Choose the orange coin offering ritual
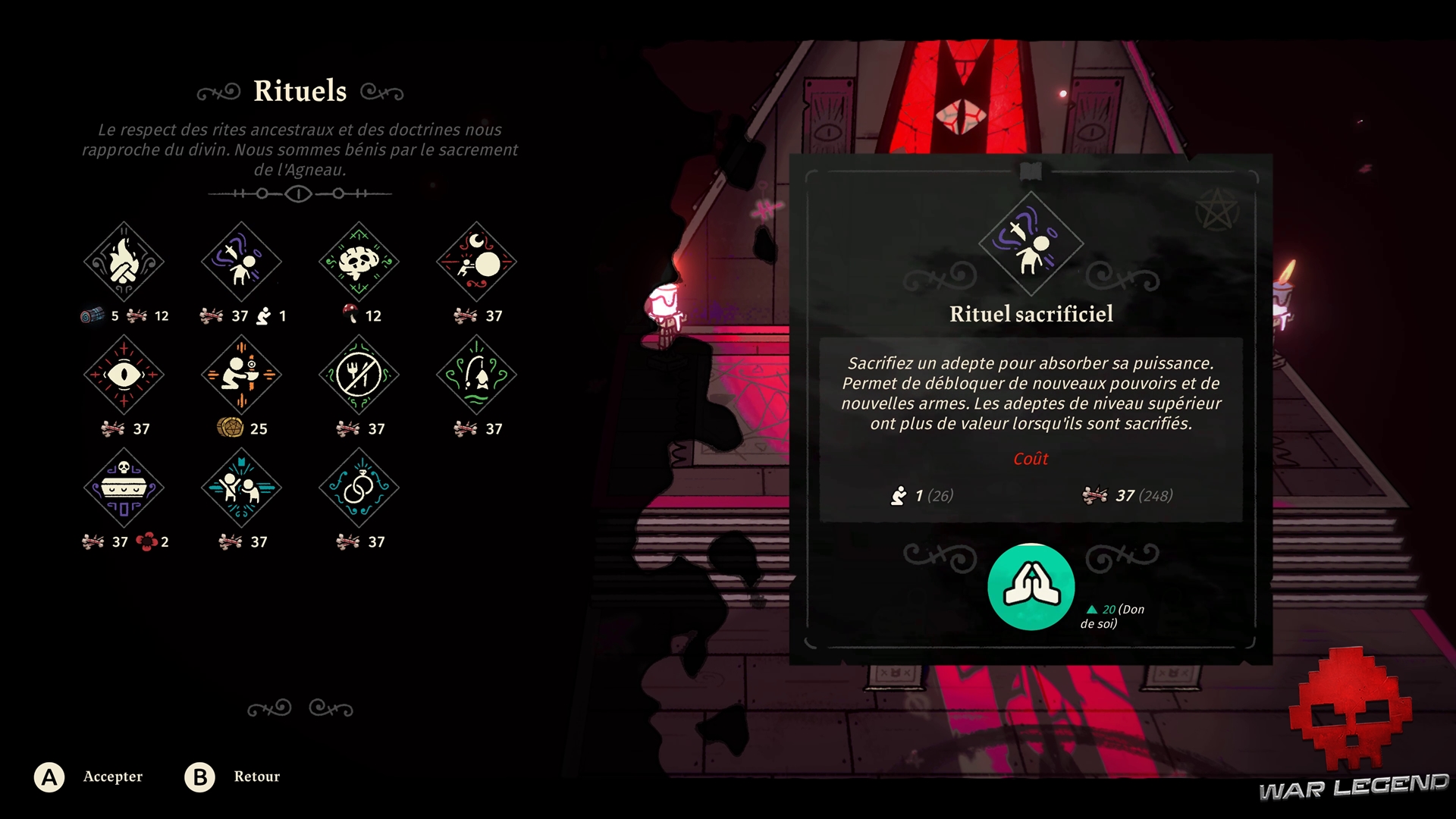Screen dimensions: 1456x819 tap(241, 375)
